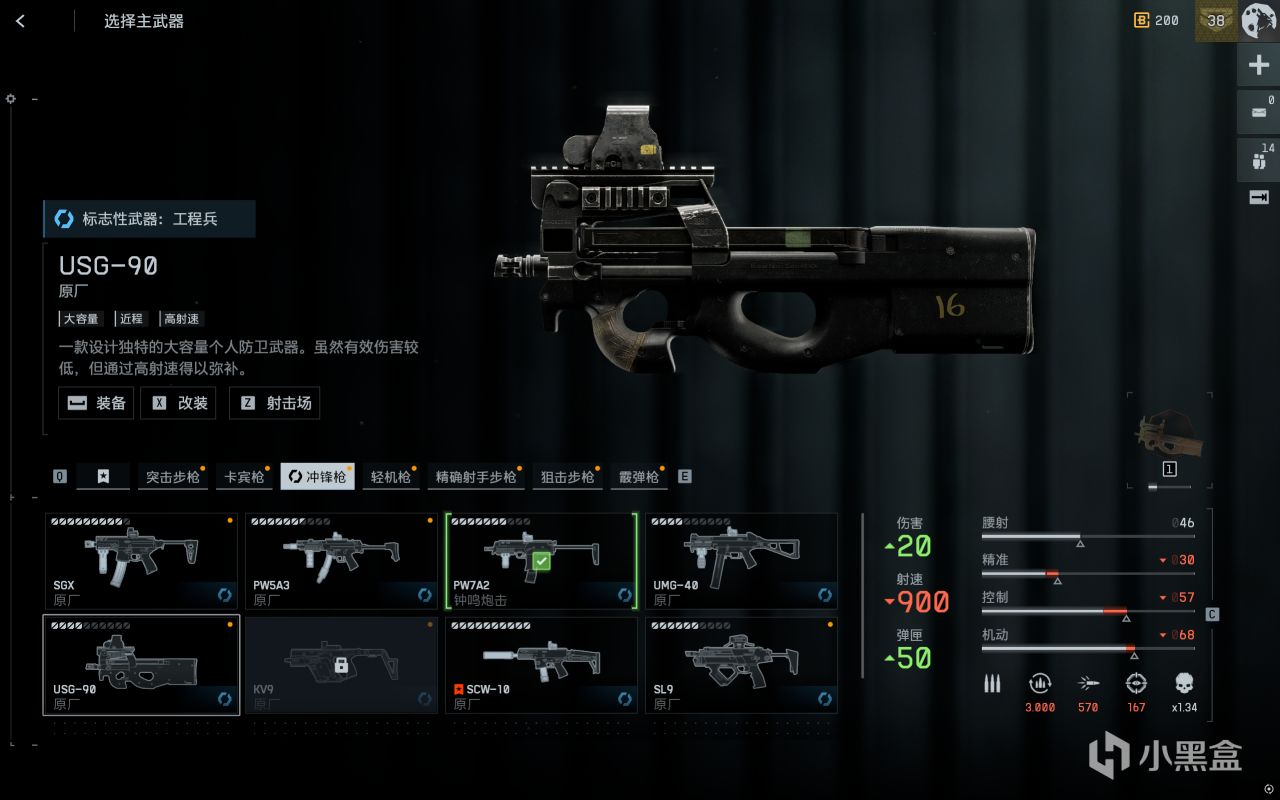Select the SL9 weapon tile
The height and width of the screenshot is (800, 1280).
[x=741, y=665]
